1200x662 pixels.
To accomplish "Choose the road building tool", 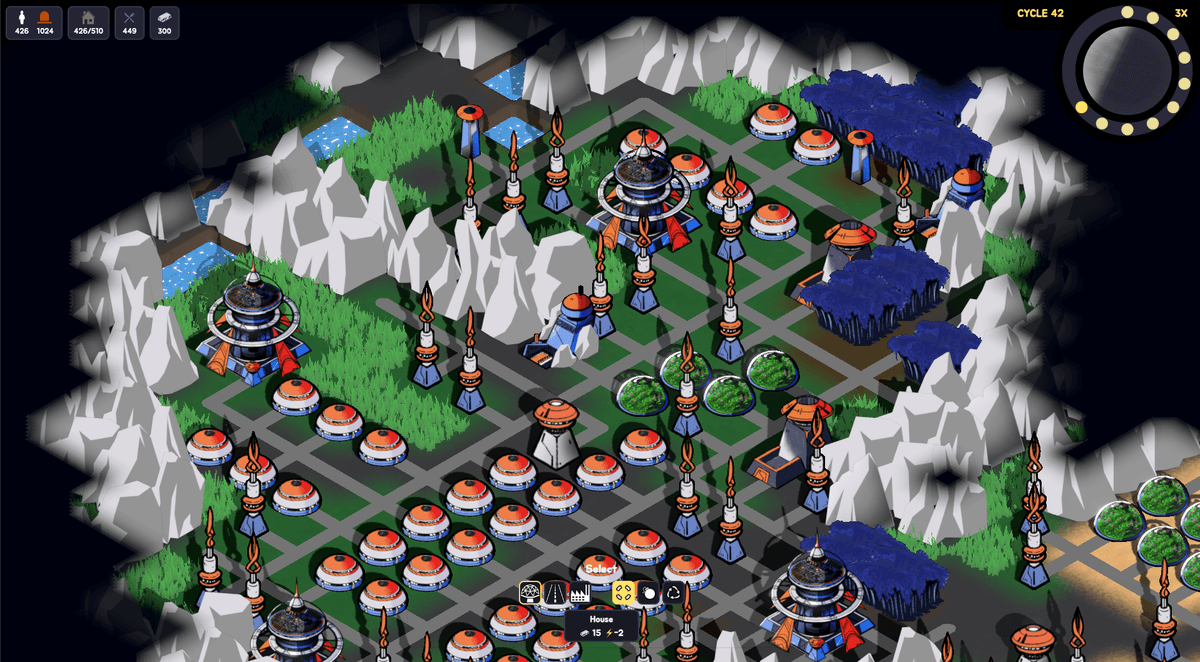I will 555,592.
